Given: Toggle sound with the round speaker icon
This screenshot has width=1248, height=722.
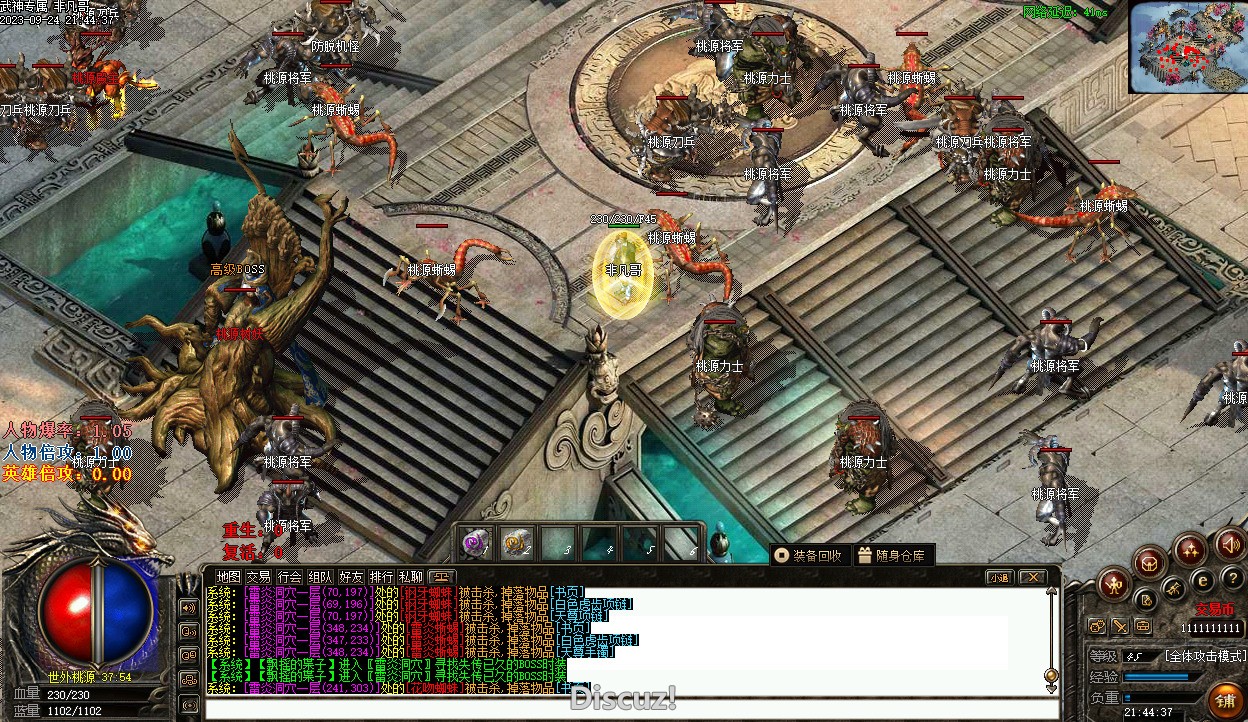Looking at the screenshot, I should coord(1231,545).
